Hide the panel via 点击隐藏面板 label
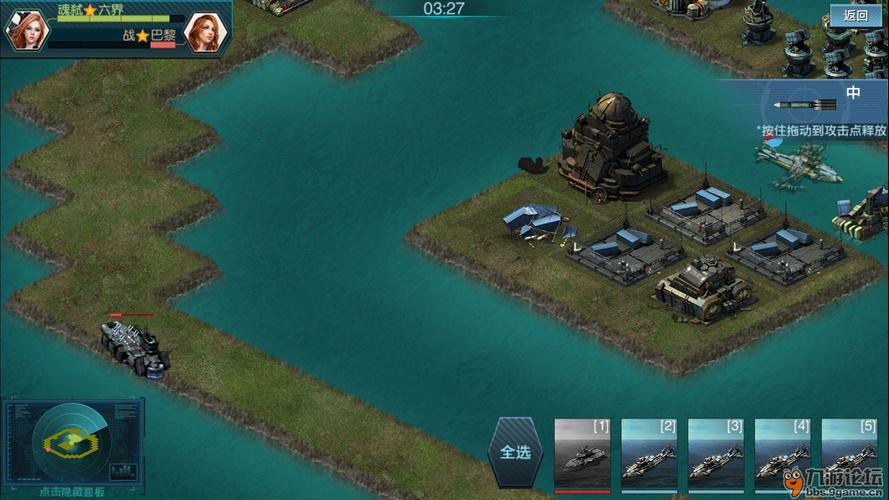The width and height of the screenshot is (889, 500). tap(72, 492)
